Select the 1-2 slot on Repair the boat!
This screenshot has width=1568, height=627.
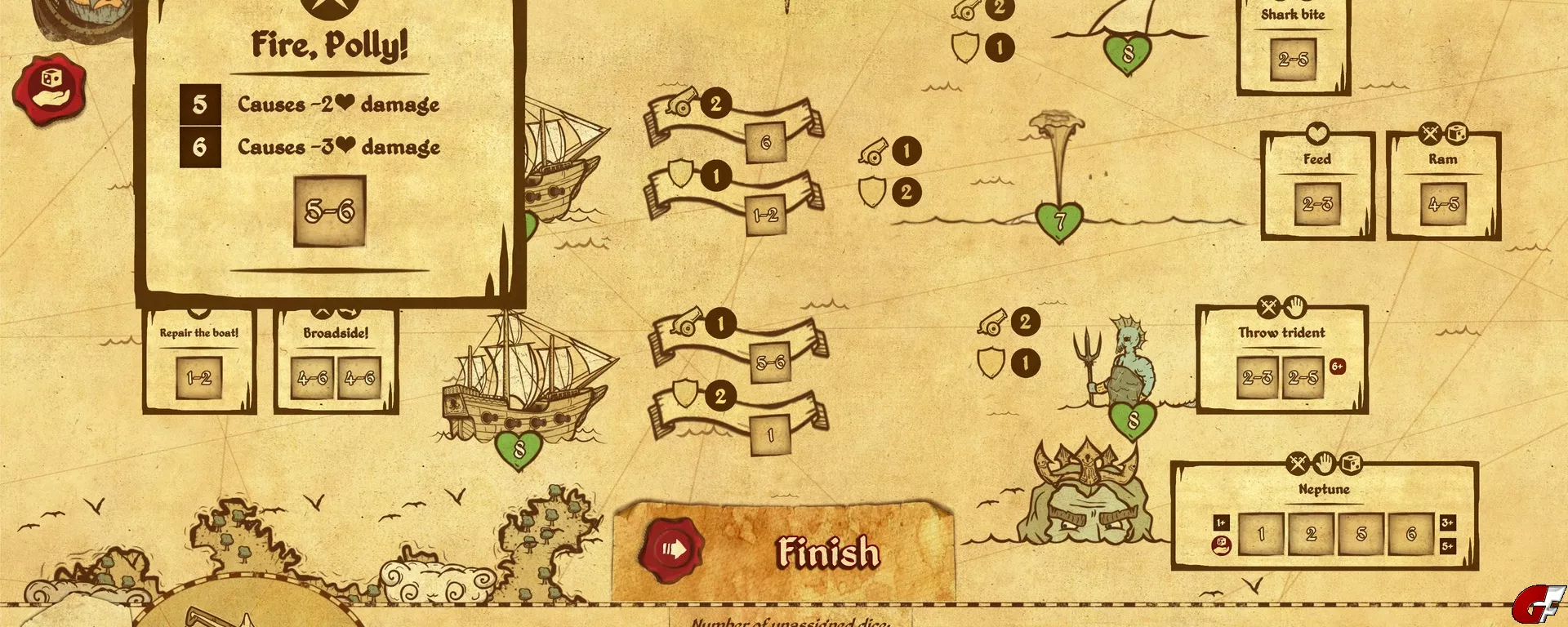[x=199, y=378]
